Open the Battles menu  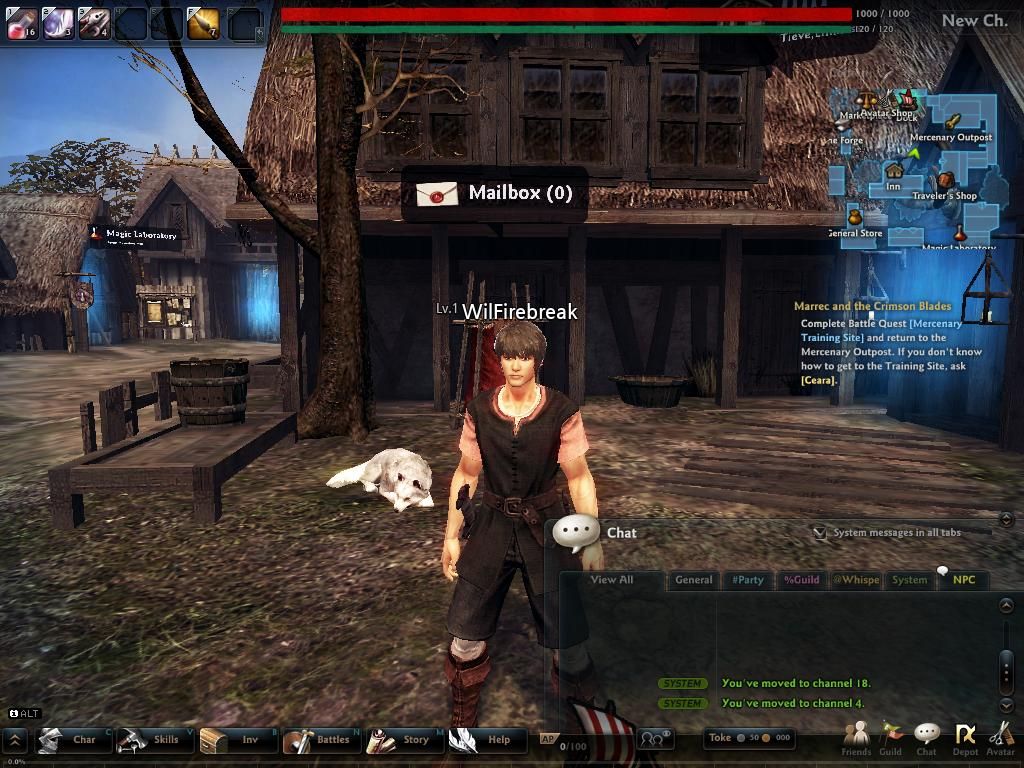coord(320,740)
